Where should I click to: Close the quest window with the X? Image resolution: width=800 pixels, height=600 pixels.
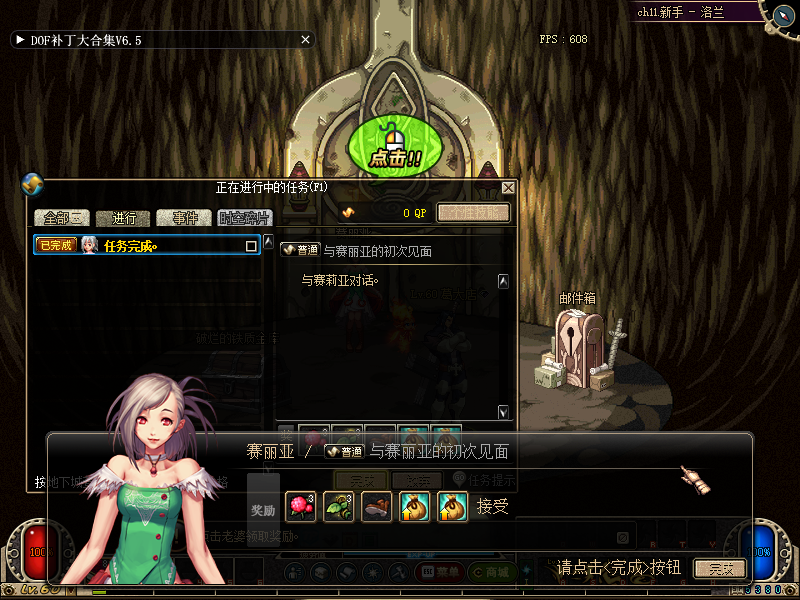[x=508, y=187]
